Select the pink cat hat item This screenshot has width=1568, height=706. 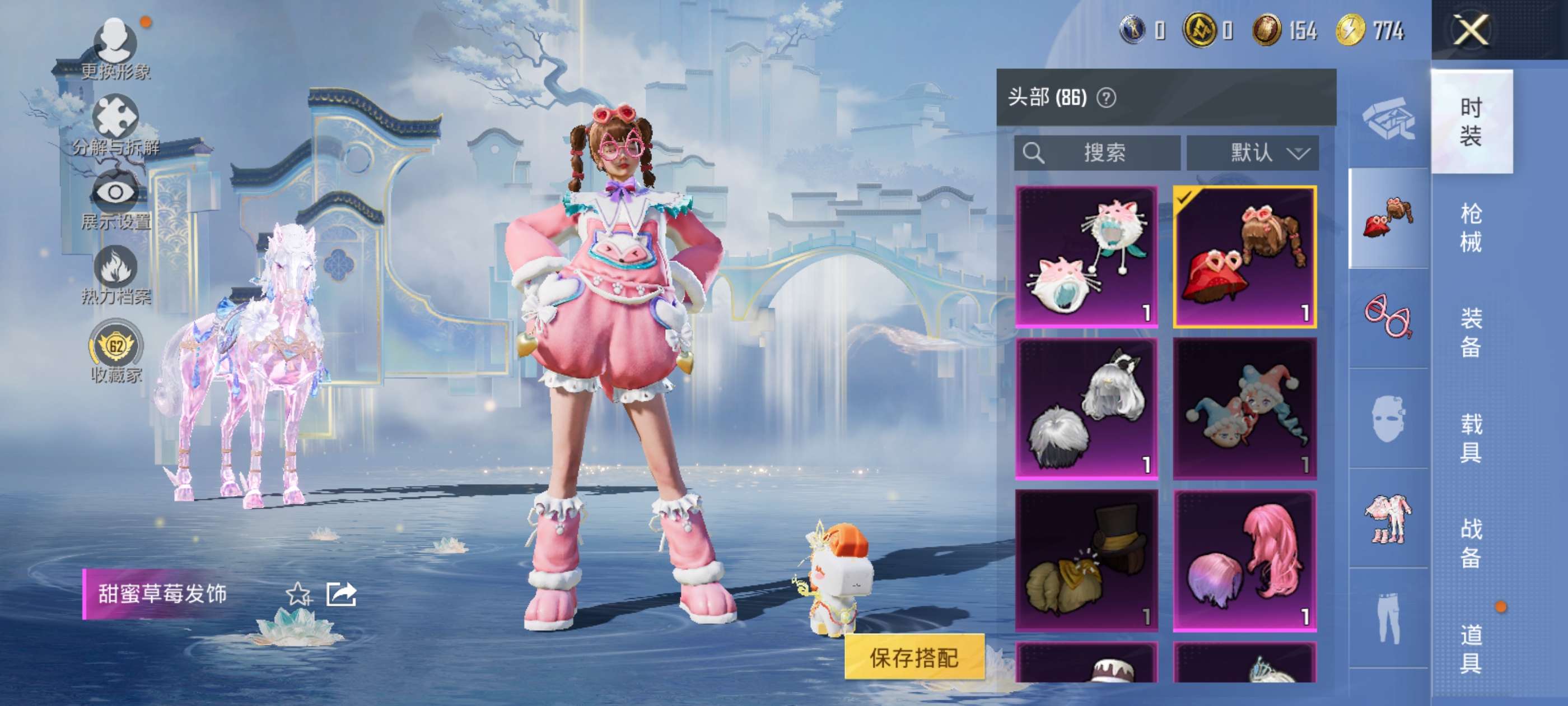[x=1086, y=257]
